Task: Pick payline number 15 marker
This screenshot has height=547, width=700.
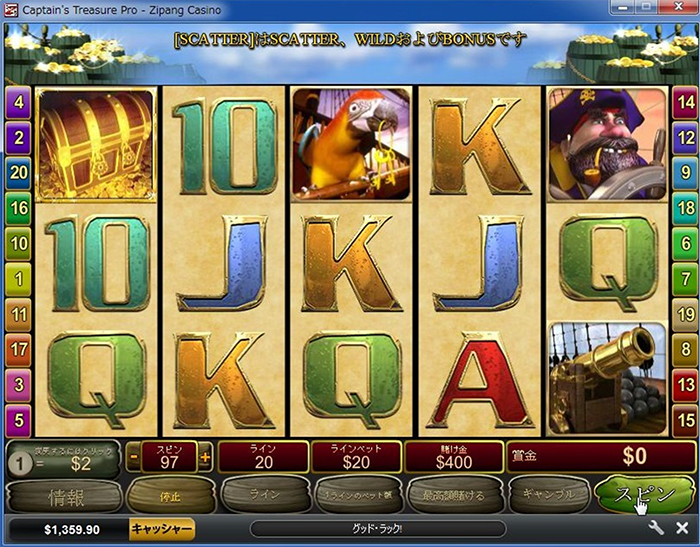Action: tap(685, 421)
